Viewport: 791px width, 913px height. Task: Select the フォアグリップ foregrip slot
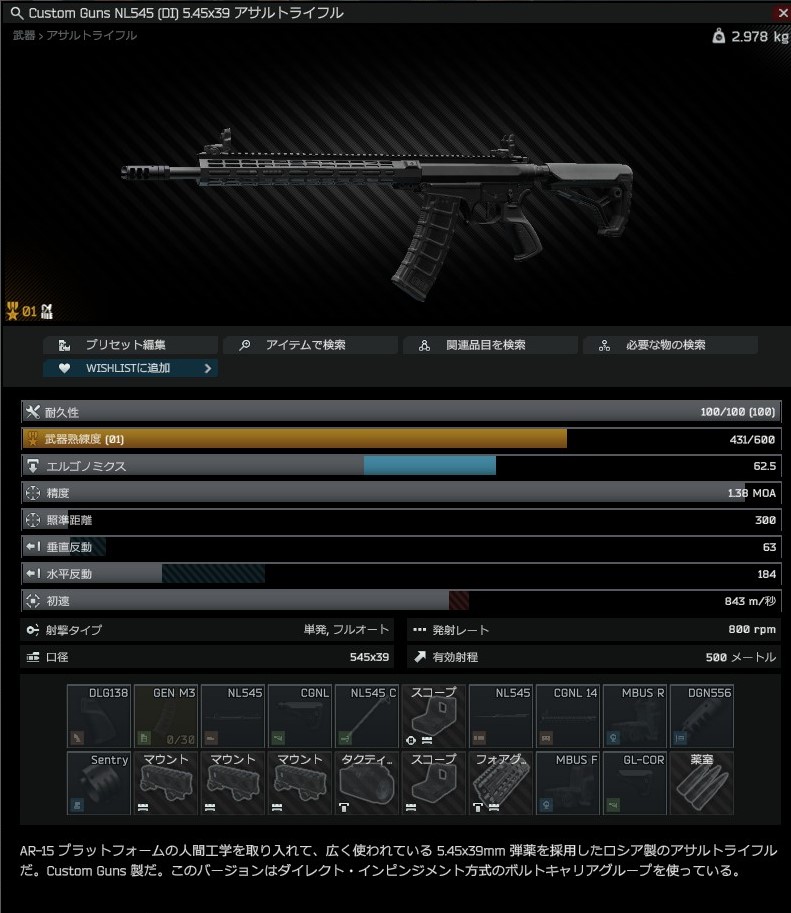(x=501, y=783)
